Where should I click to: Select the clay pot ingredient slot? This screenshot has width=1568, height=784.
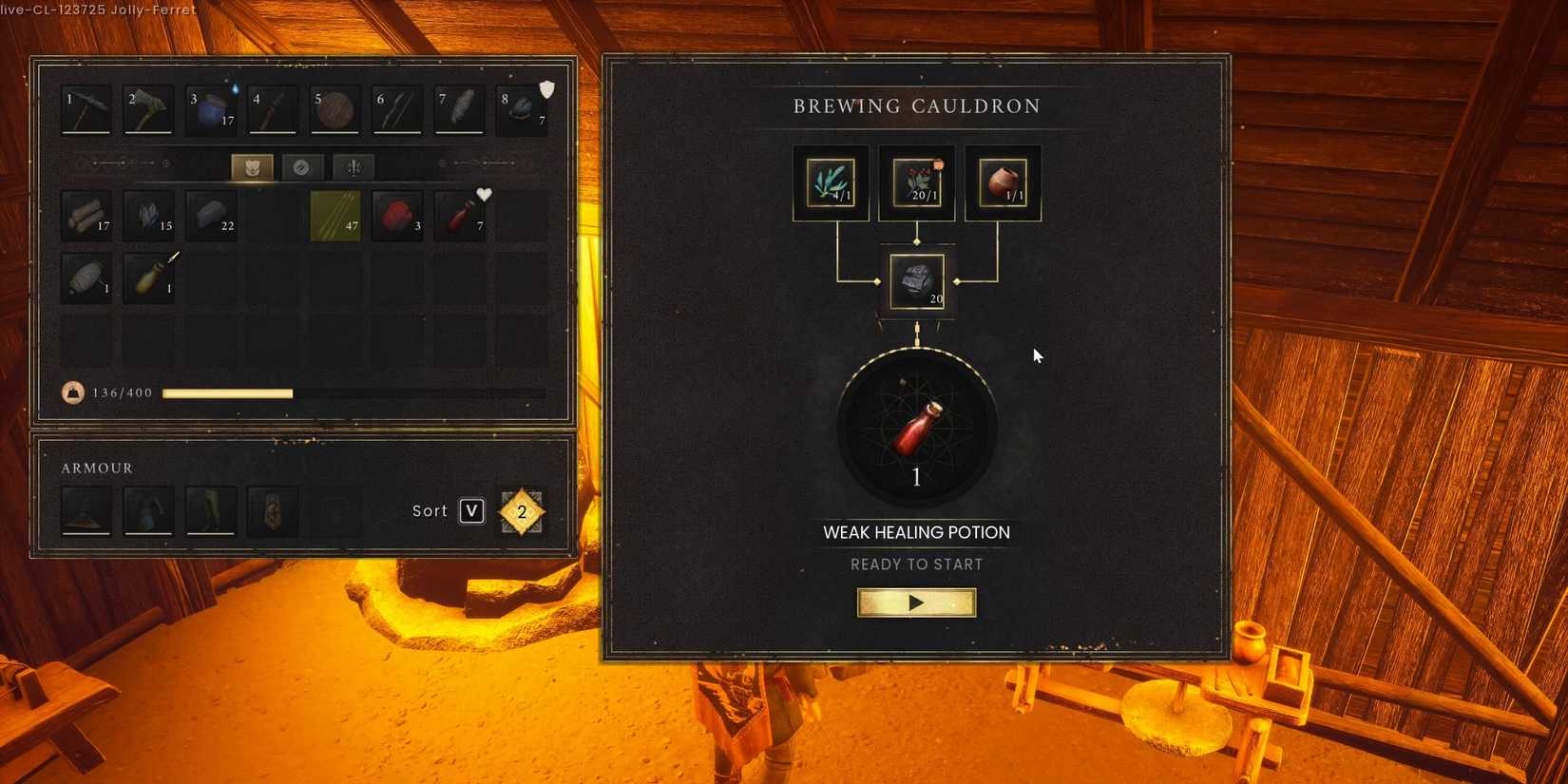click(1002, 182)
